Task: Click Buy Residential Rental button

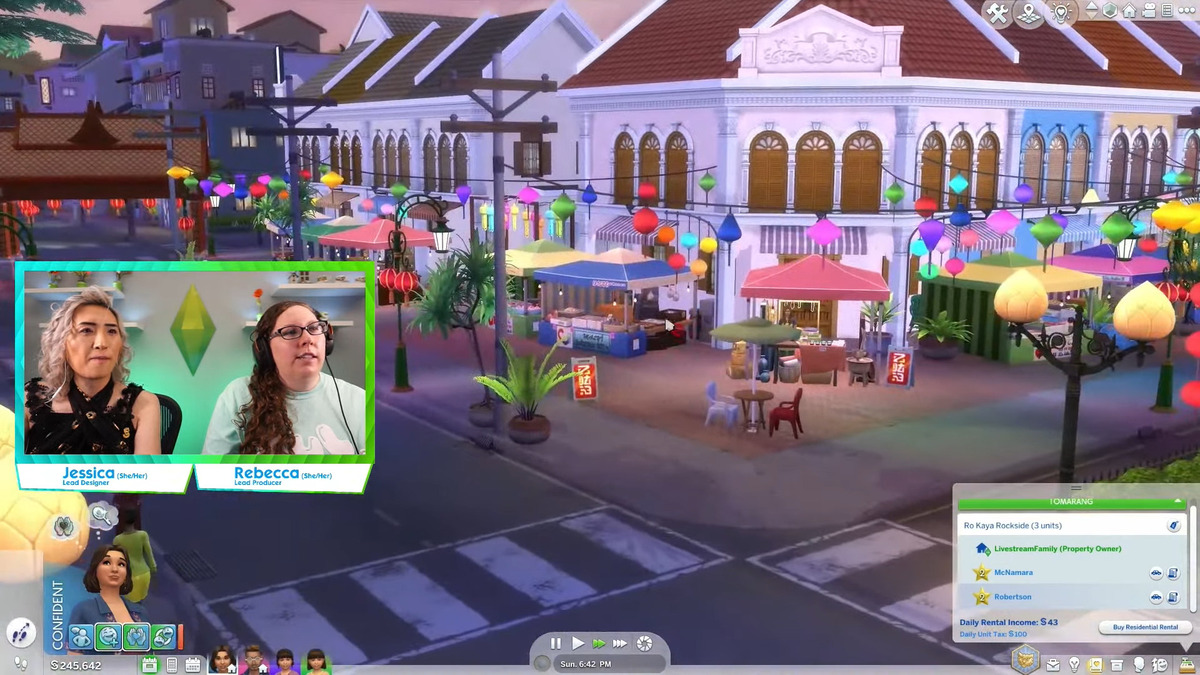Action: pos(1145,627)
